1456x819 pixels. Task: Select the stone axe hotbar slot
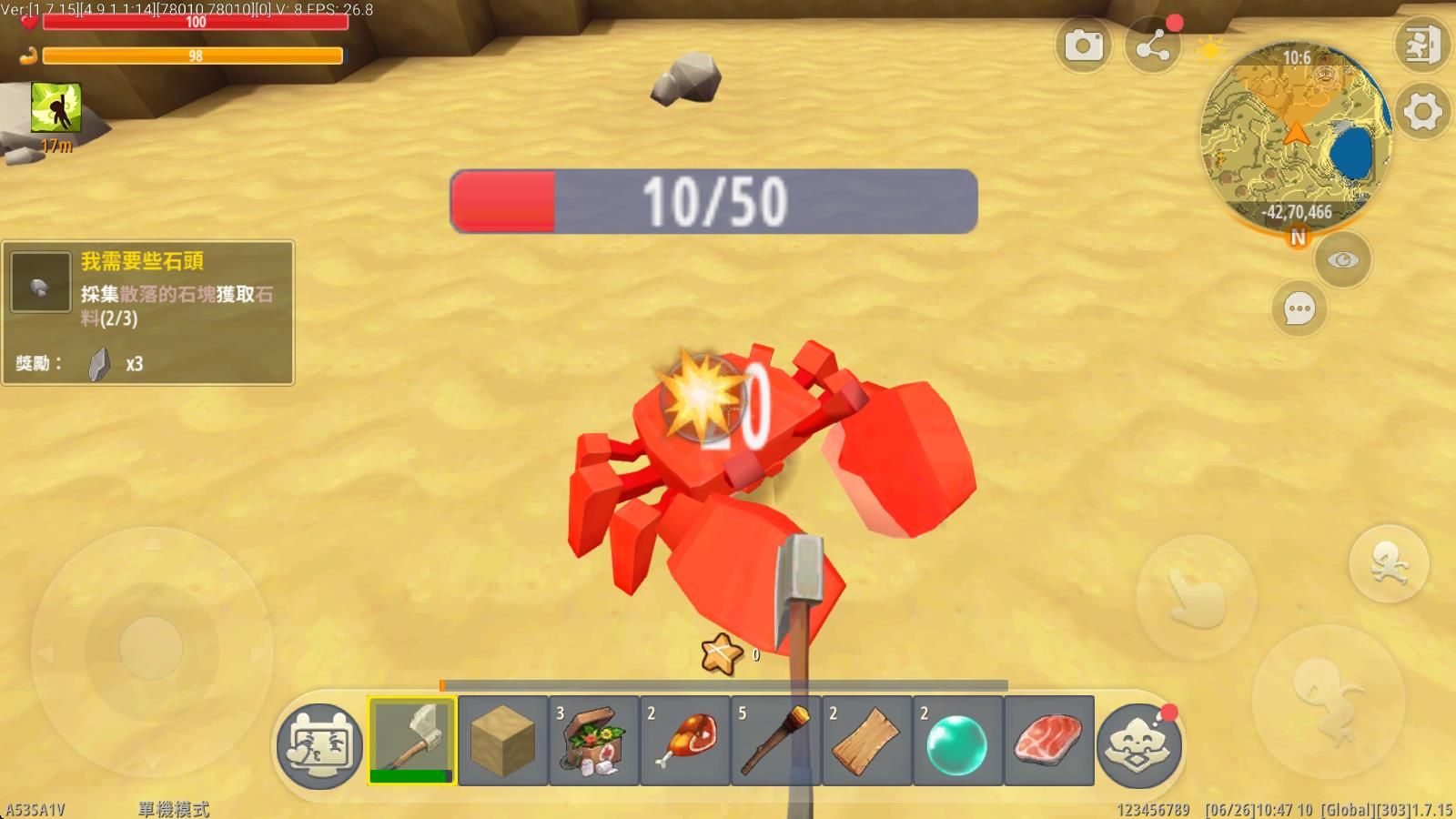[412, 740]
